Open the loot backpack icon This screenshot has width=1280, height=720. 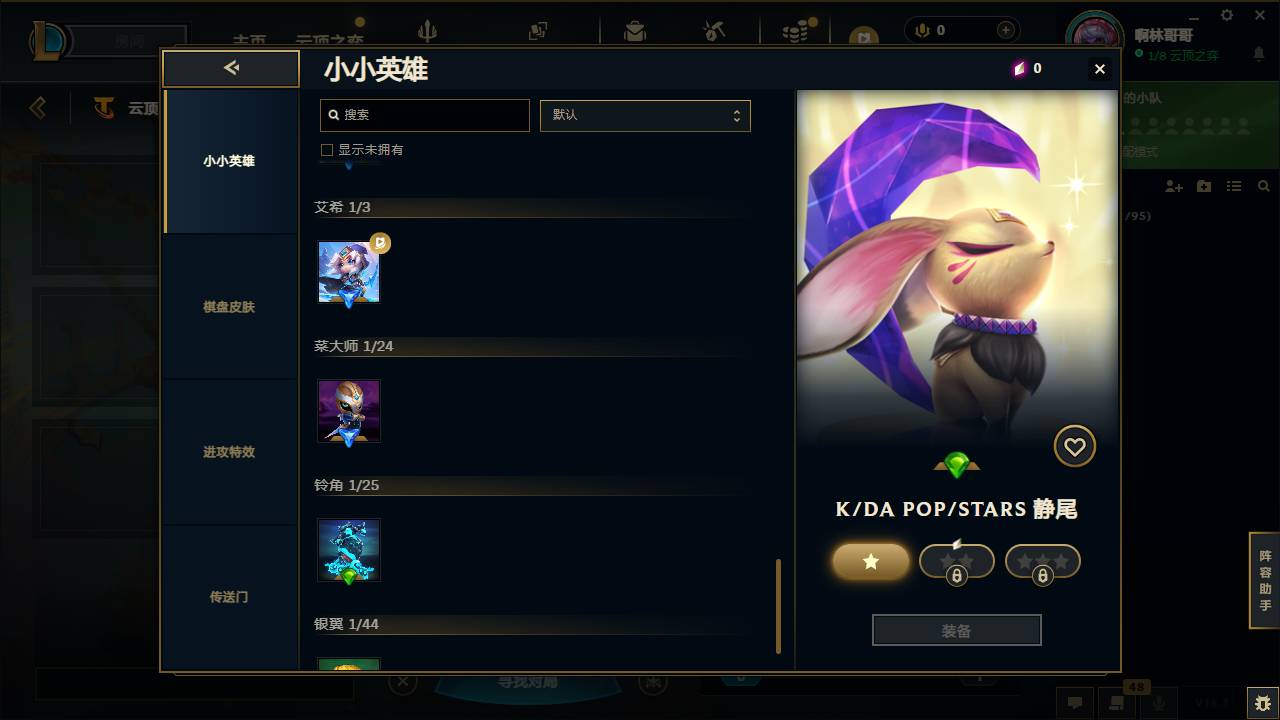tap(633, 30)
